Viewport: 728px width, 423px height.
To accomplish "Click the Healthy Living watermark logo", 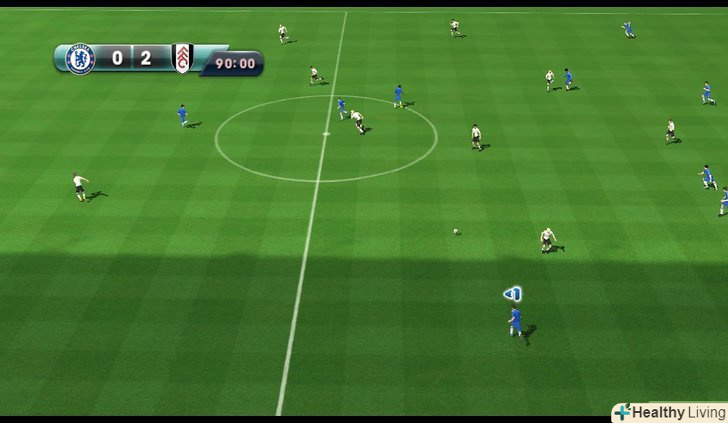I will point(669,412).
